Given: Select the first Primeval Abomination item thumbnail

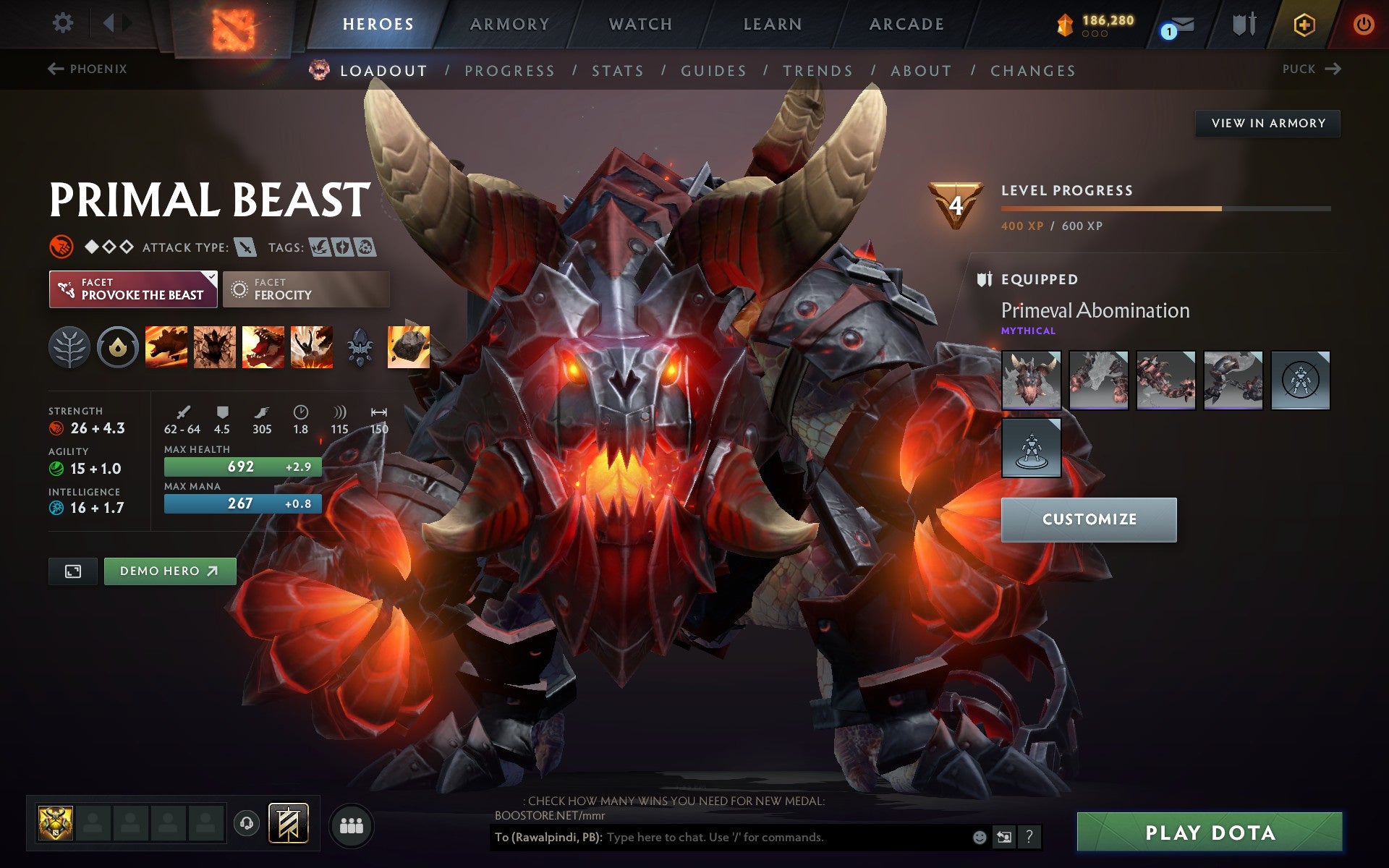Looking at the screenshot, I should pos(1030,380).
